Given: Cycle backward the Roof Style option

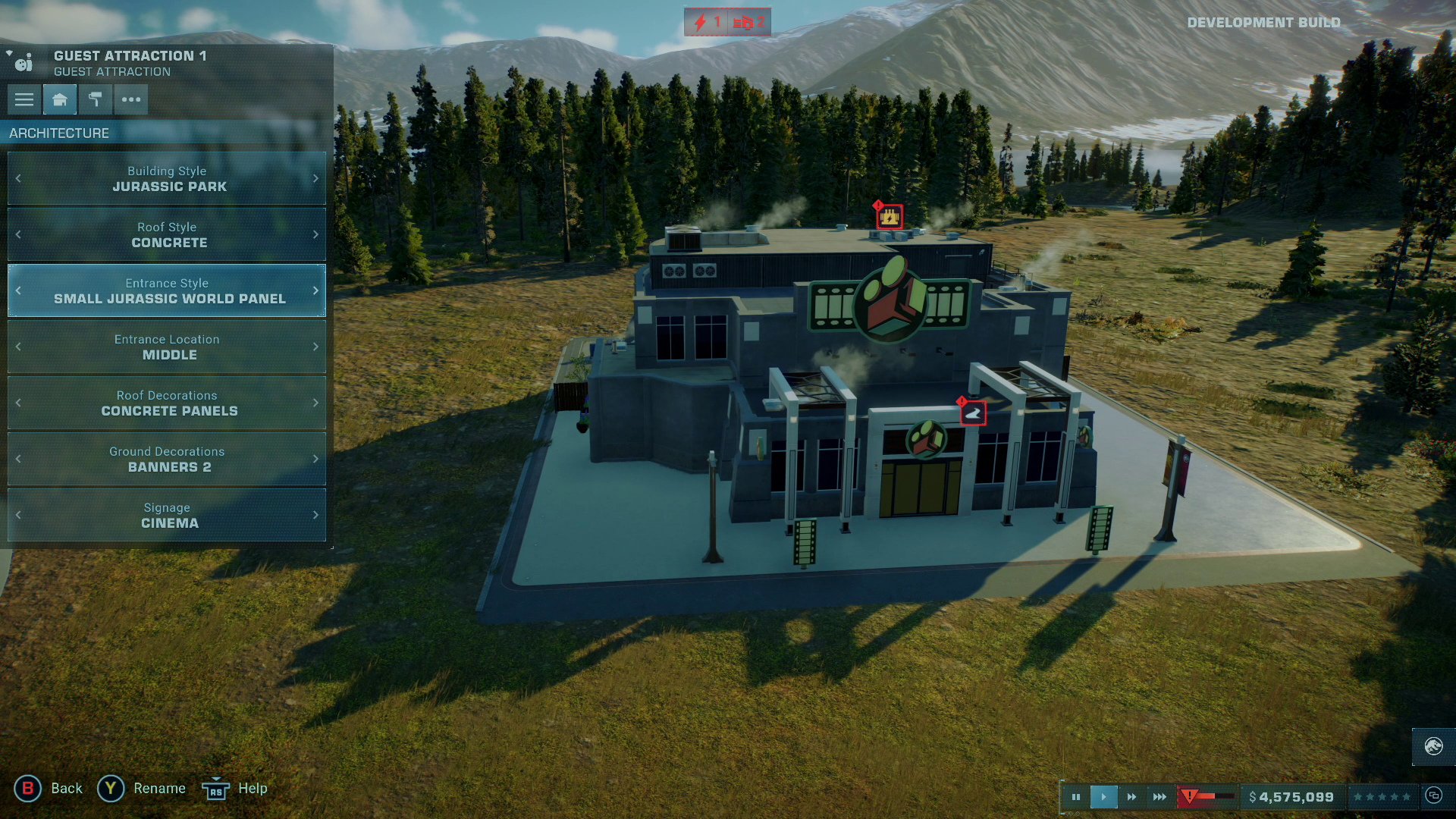Looking at the screenshot, I should click(17, 234).
